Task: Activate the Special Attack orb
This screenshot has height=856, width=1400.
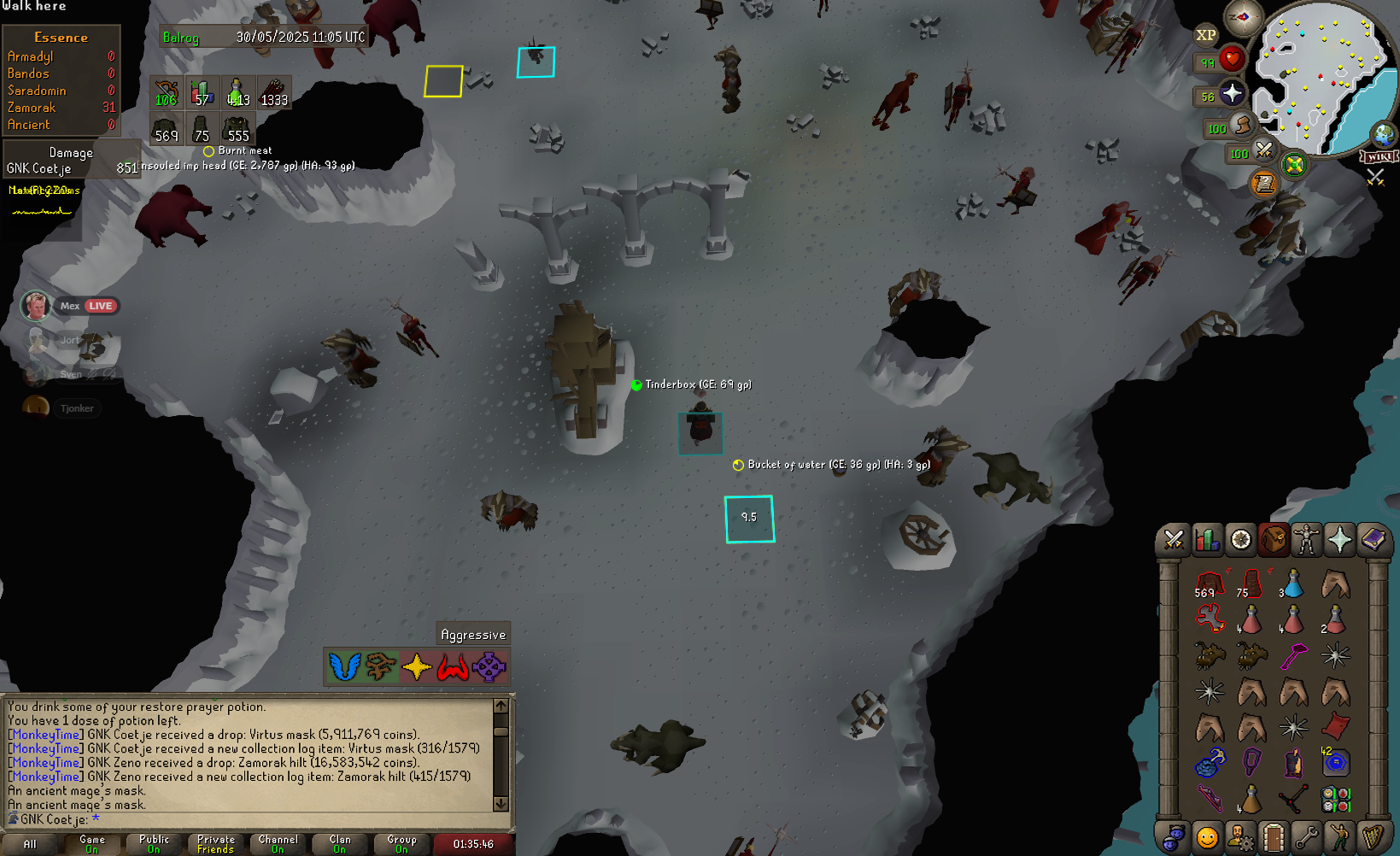Action: pos(1264,151)
